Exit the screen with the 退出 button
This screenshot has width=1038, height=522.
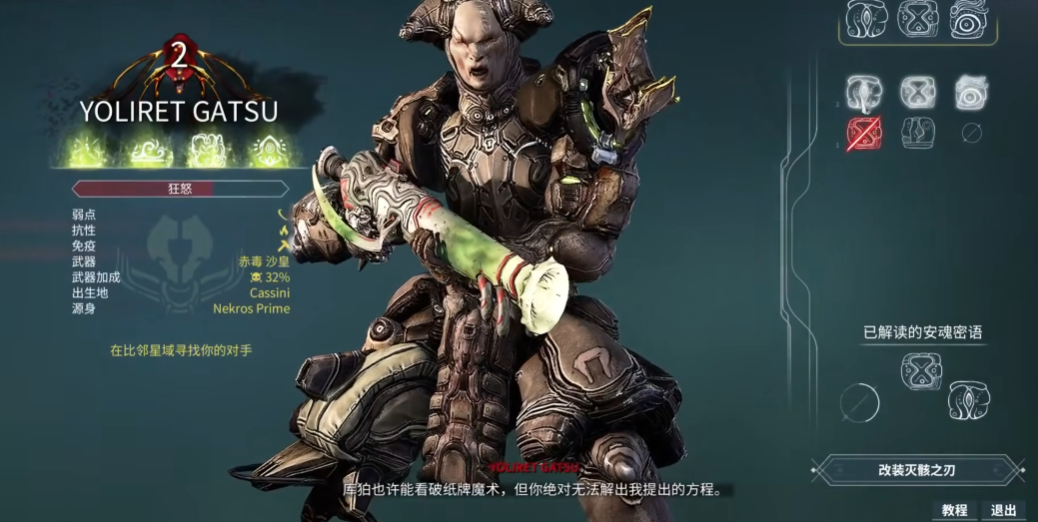1003,510
